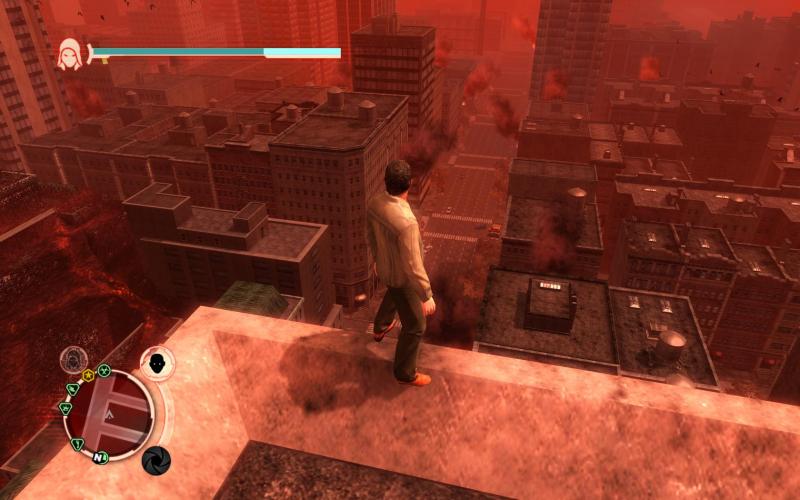Click the hooded character portrait by the health bar
This screenshot has height=500, width=800.
[x=71, y=51]
